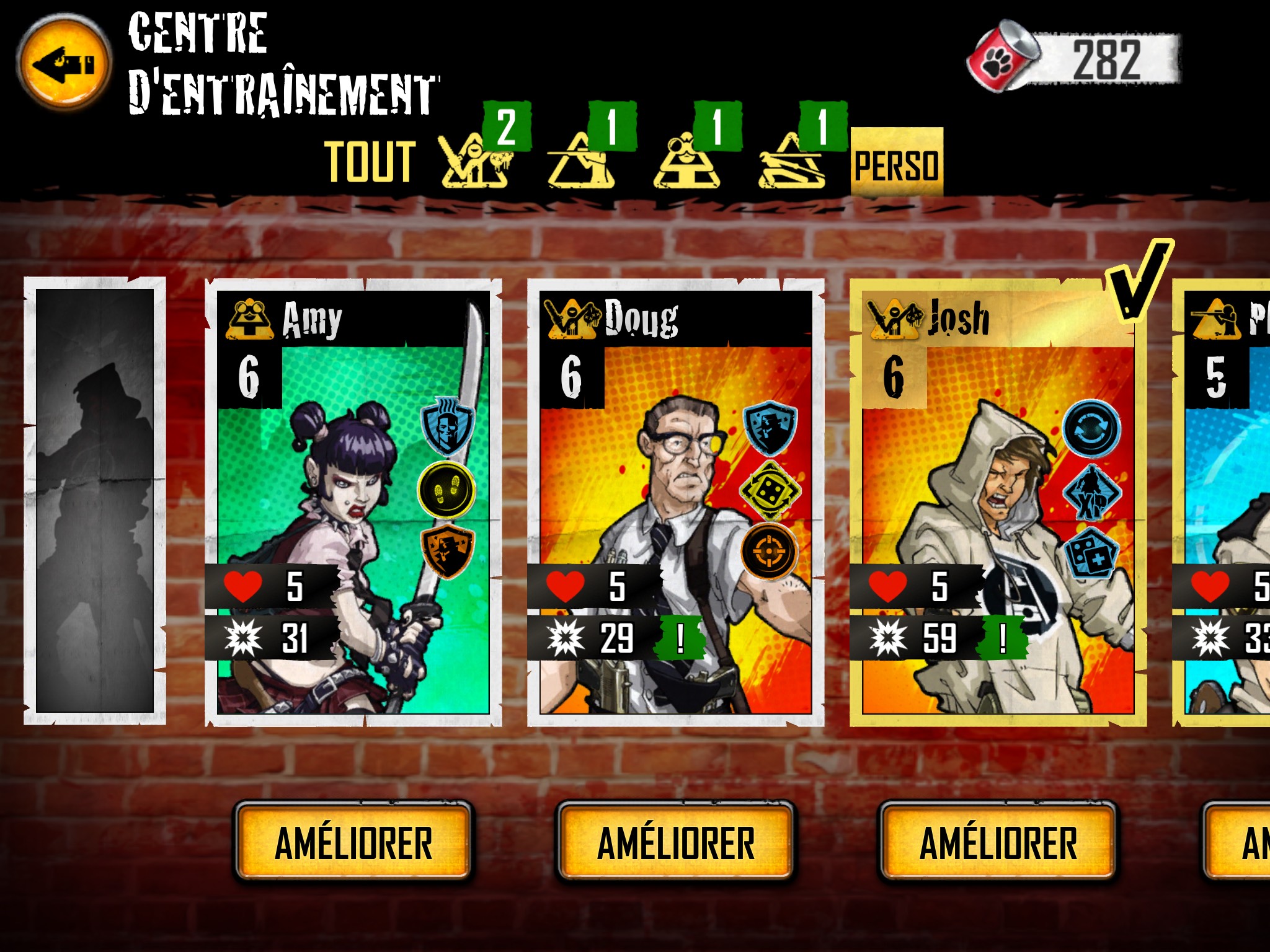The width and height of the screenshot is (1270, 952).
Task: Filter by the binoculars class icon
Action: [686, 161]
